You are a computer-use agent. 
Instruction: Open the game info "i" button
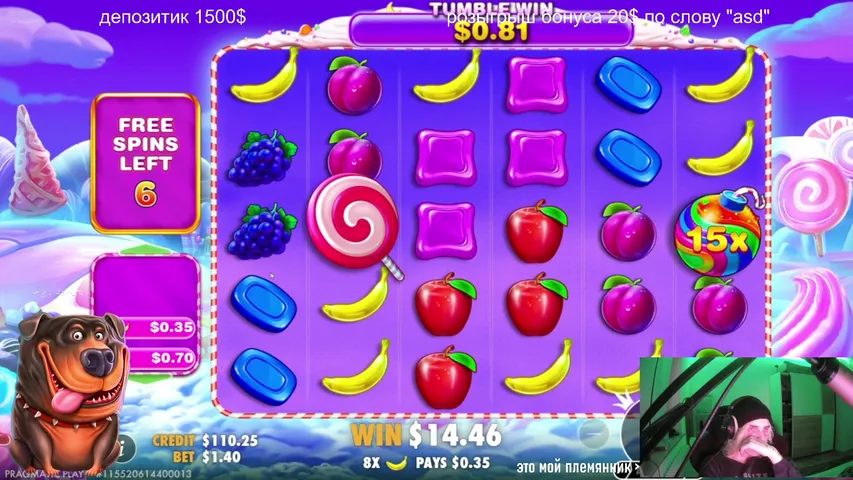tap(126, 447)
